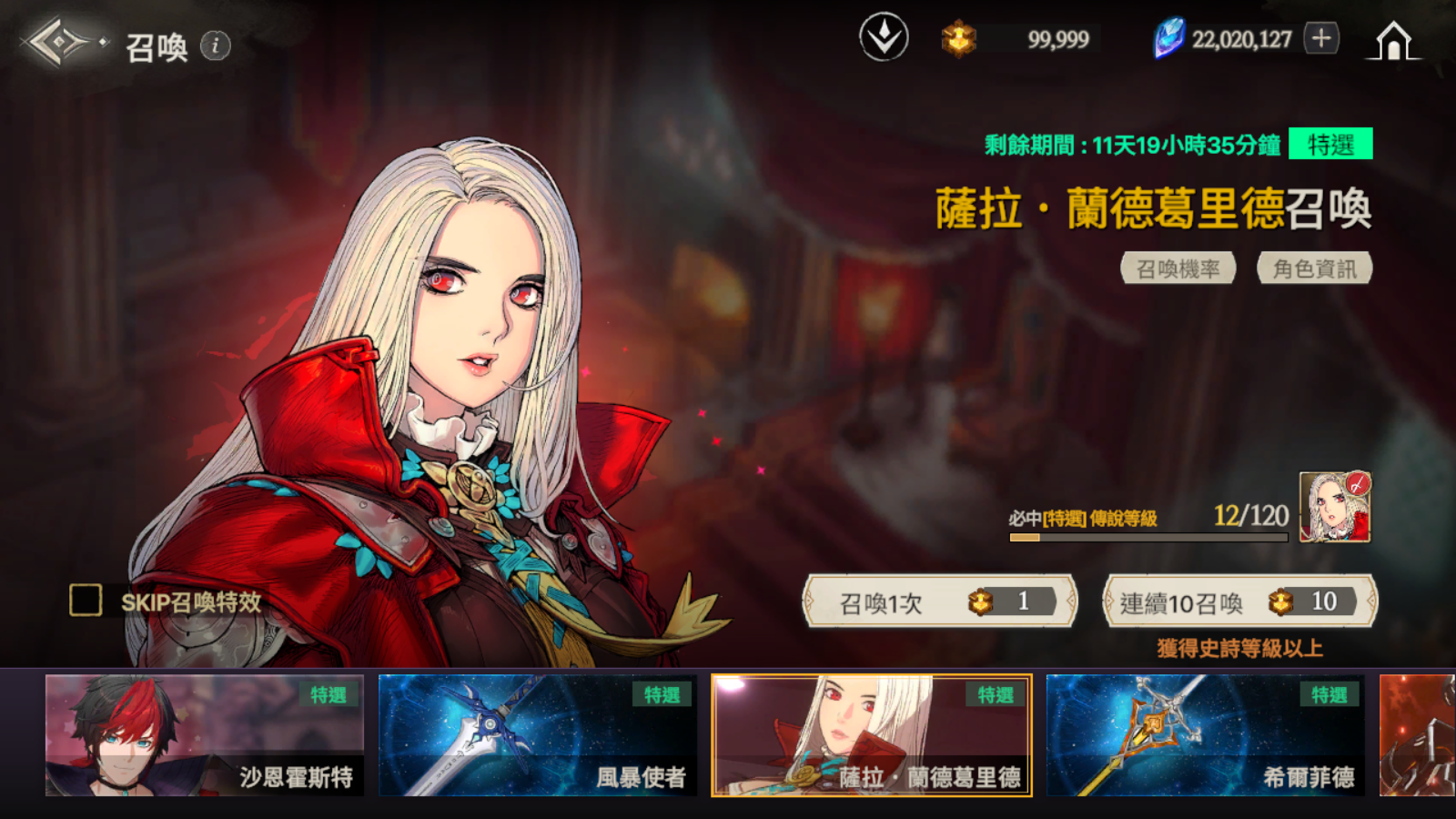
Task: Choose the 風暴使者 sword banner
Action: click(538, 735)
